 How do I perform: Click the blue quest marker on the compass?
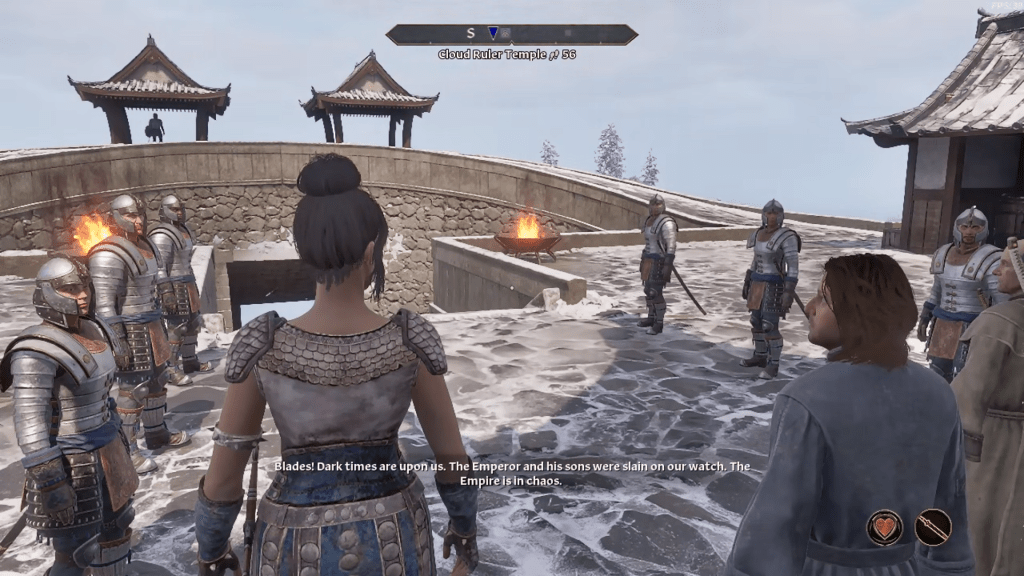pos(493,34)
